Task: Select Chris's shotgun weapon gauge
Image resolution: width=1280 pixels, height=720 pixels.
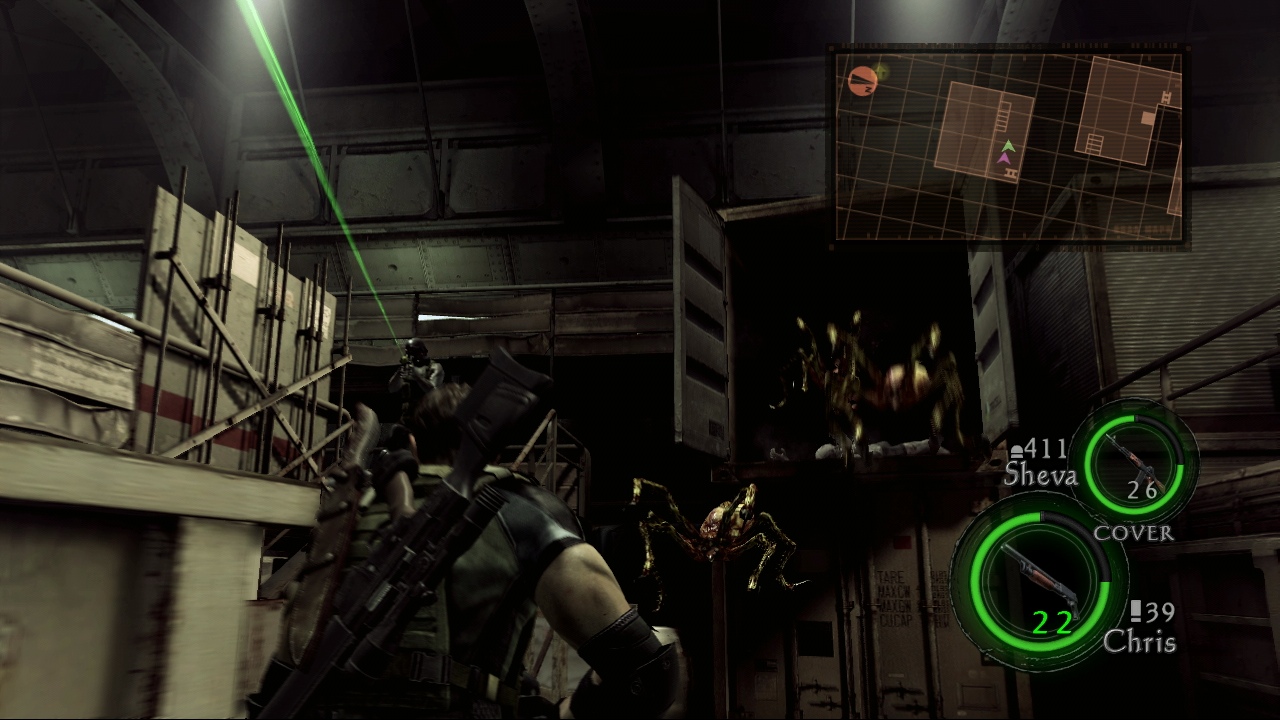Action: click(x=1037, y=580)
